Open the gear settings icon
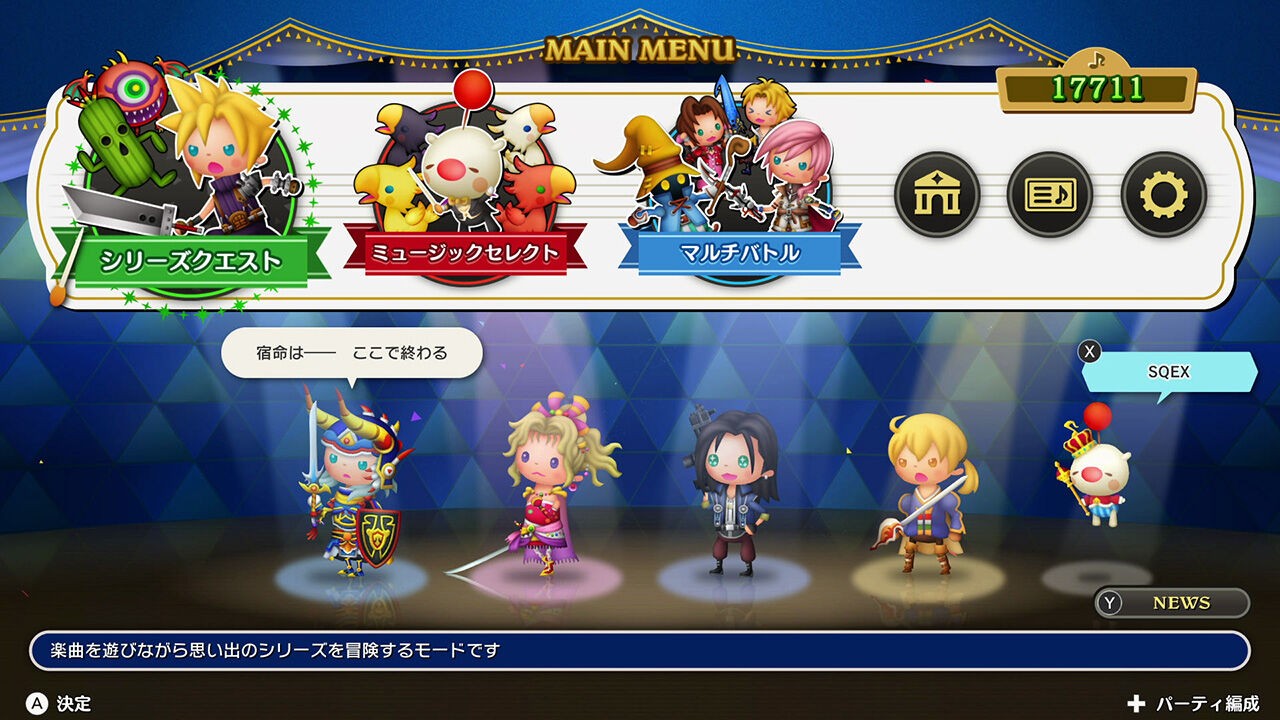Image resolution: width=1280 pixels, height=720 pixels. 1164,195
